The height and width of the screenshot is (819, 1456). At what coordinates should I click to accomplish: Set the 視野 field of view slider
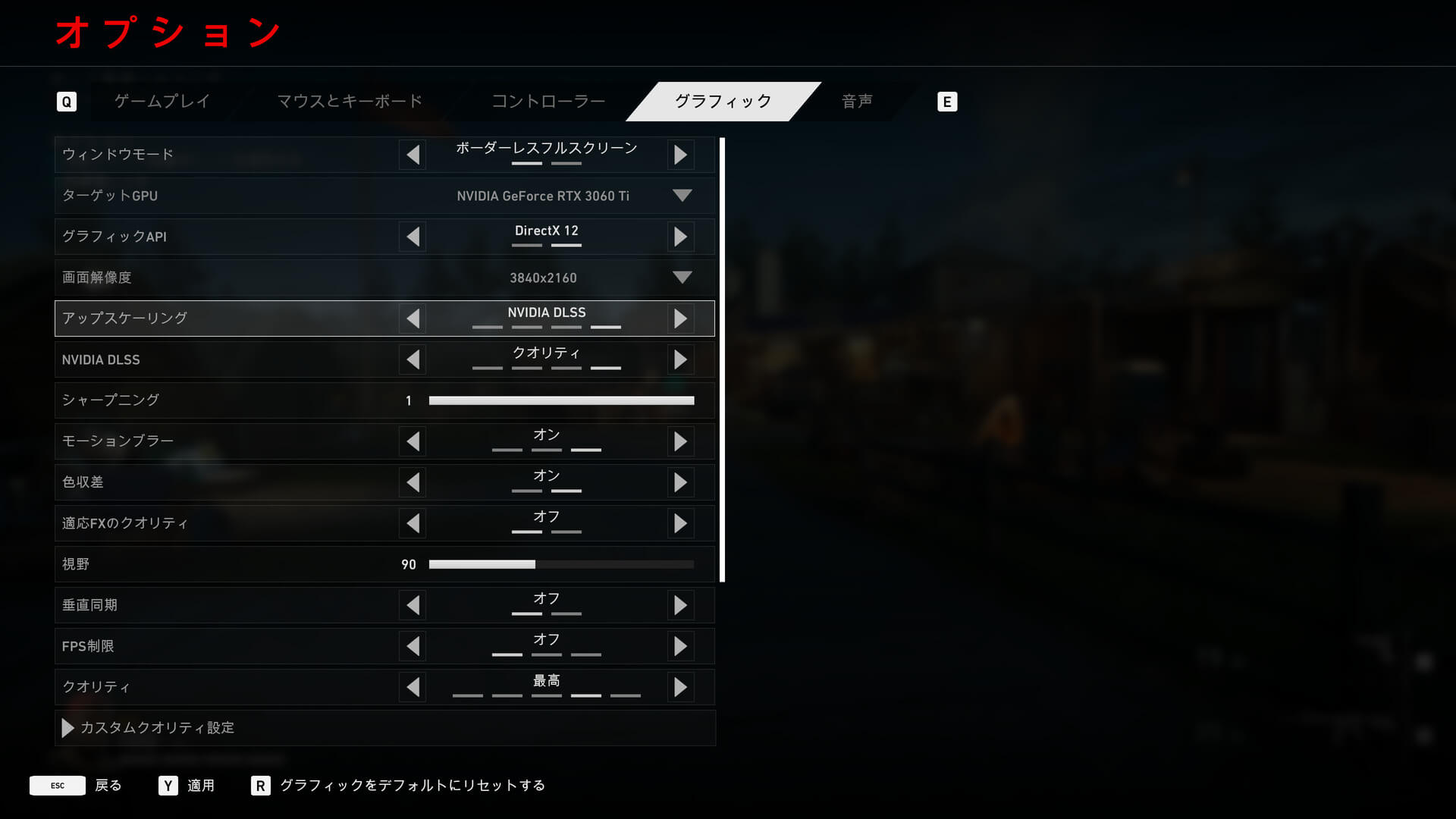[x=561, y=564]
